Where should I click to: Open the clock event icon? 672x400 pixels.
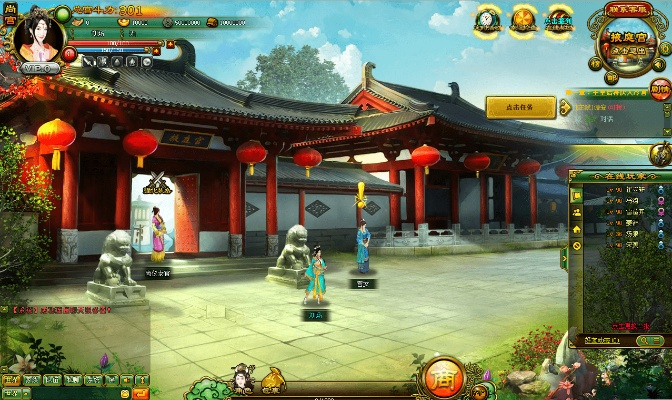click(487, 19)
